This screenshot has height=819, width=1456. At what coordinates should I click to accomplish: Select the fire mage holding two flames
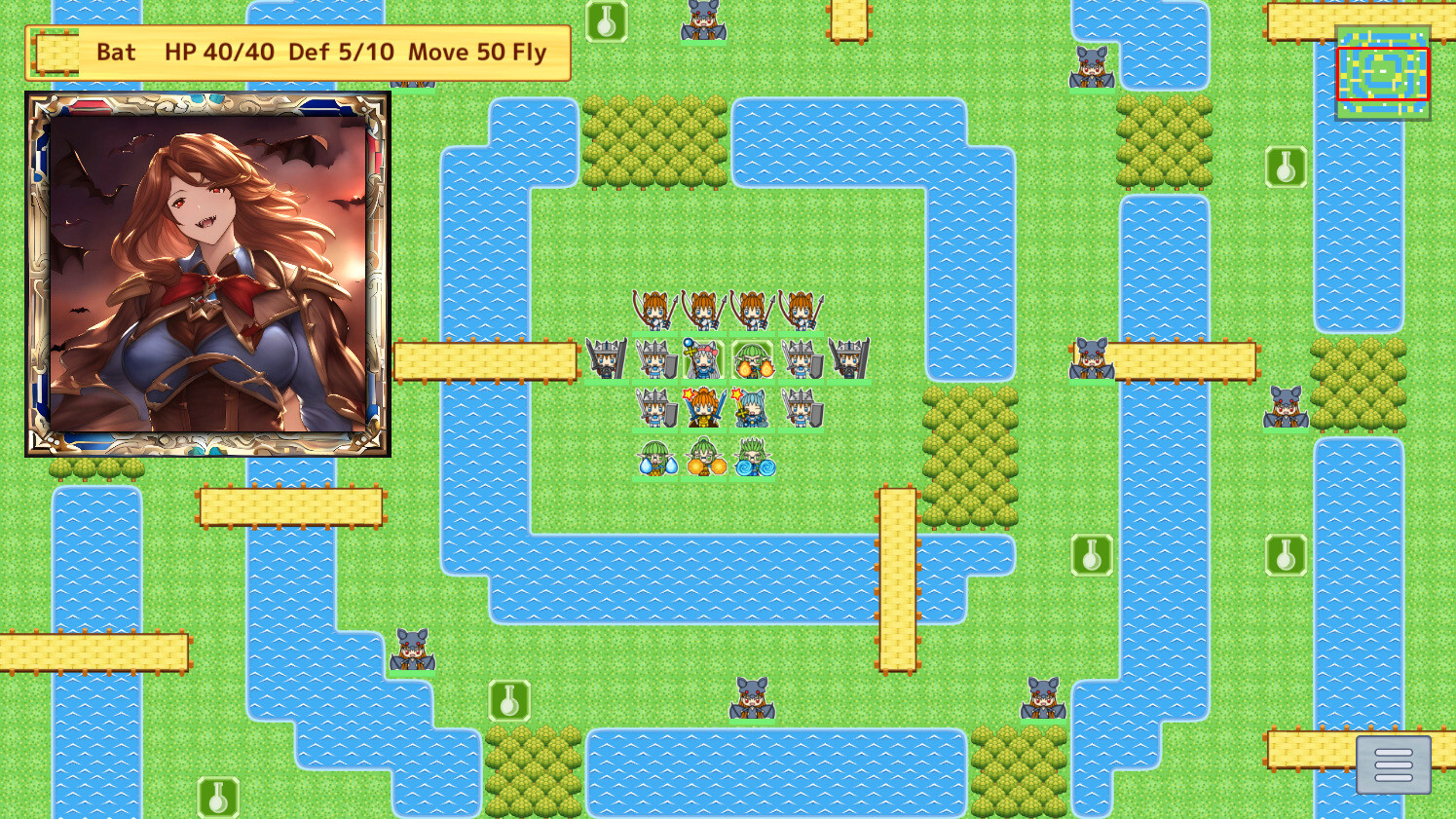(x=752, y=360)
